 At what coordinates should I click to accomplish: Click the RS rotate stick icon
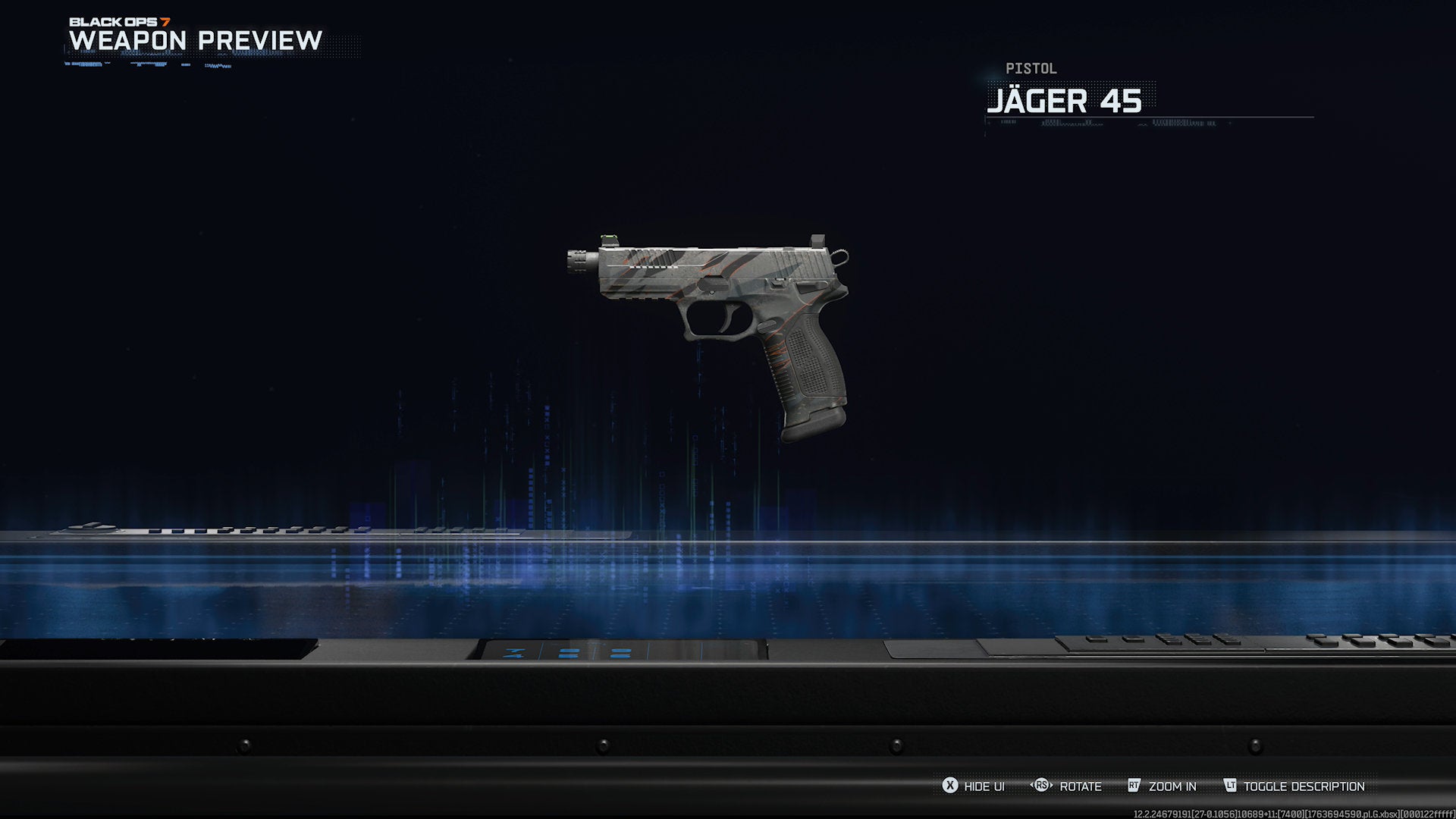1042,786
